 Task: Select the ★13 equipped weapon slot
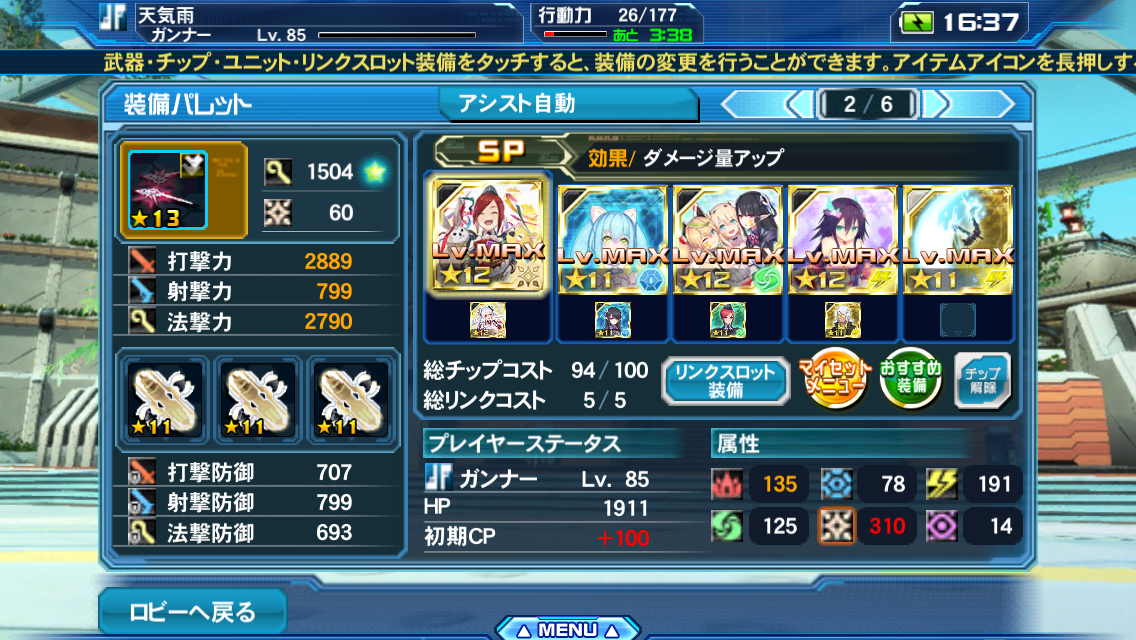point(164,191)
